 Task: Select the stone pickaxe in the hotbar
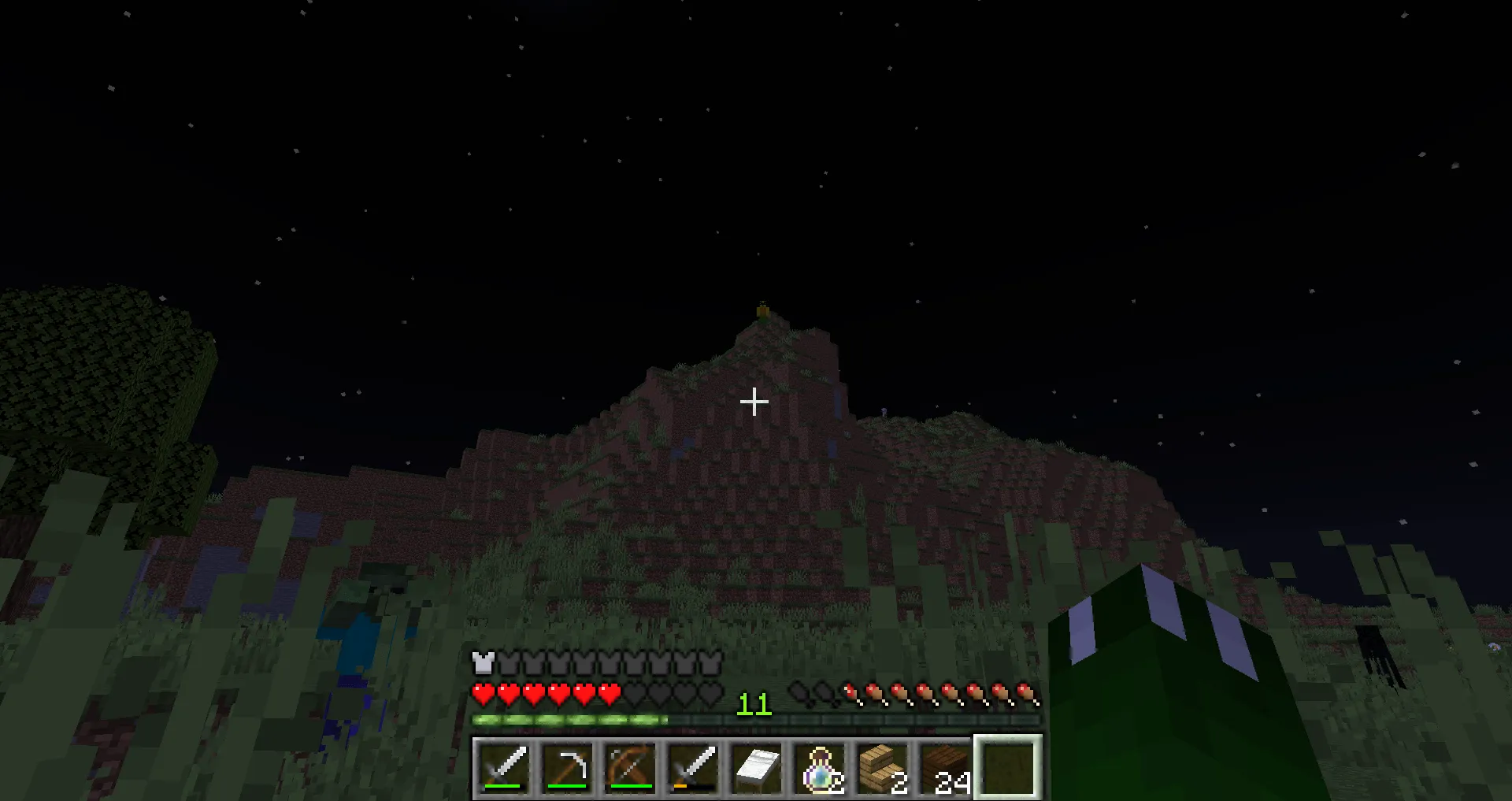(x=567, y=768)
